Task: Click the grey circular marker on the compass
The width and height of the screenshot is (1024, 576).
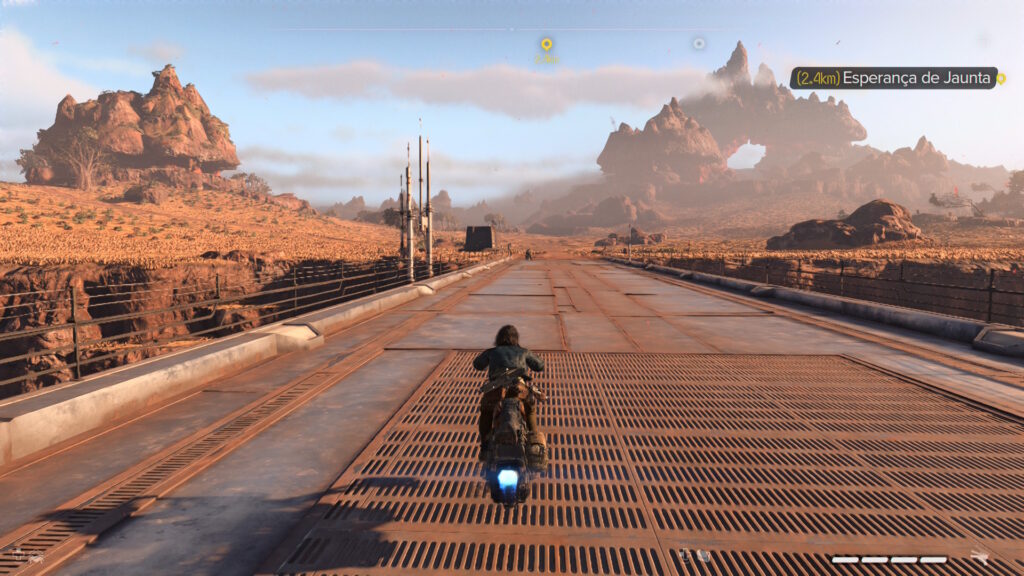Action: [x=699, y=44]
